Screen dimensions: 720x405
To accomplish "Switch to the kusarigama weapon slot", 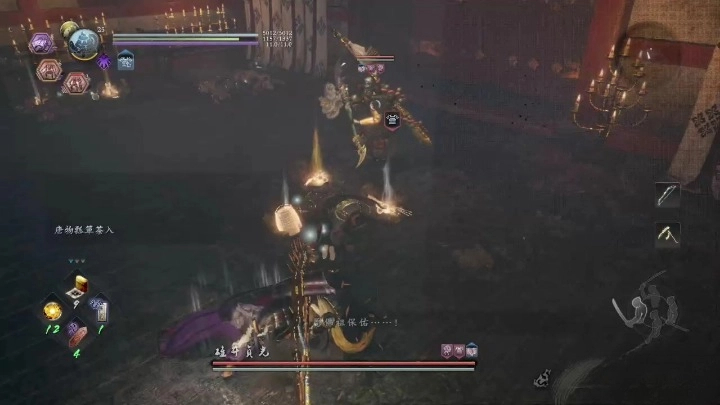I will (x=667, y=234).
